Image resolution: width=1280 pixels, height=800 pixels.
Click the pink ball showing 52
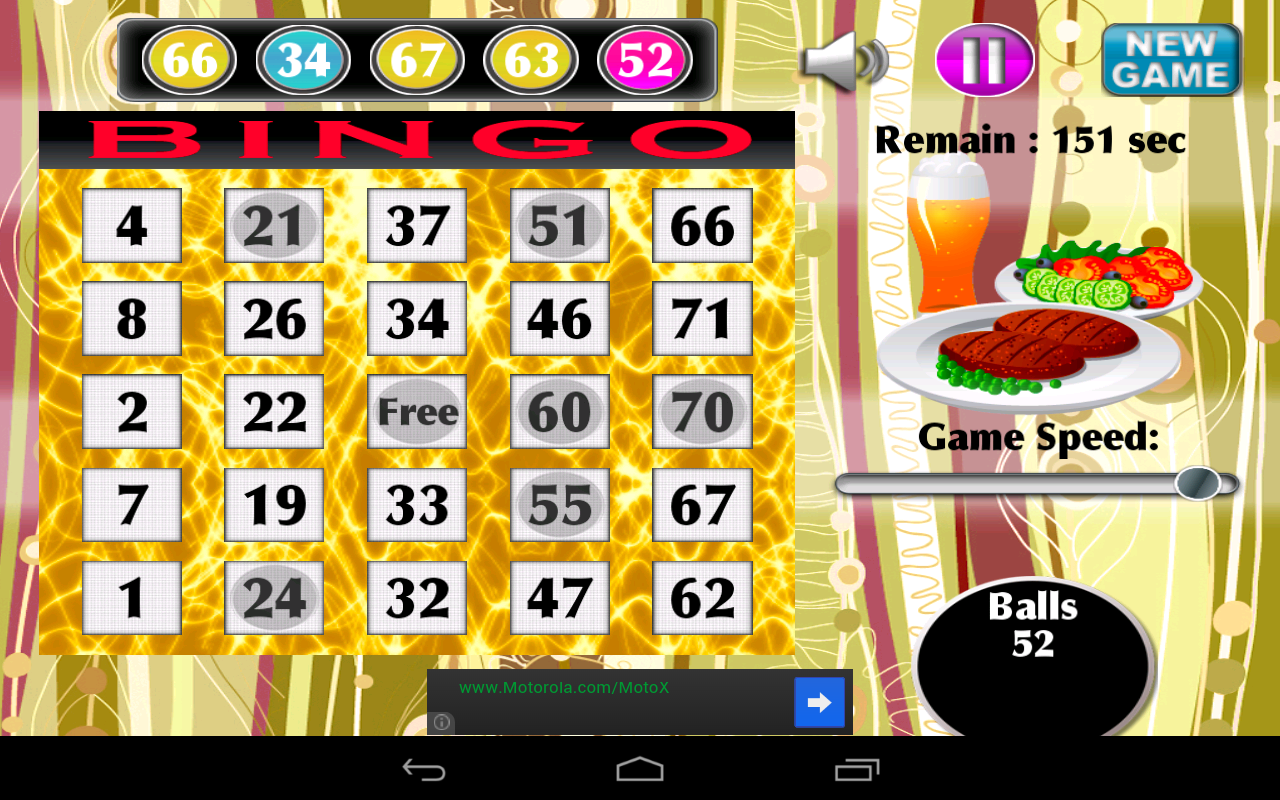click(643, 59)
